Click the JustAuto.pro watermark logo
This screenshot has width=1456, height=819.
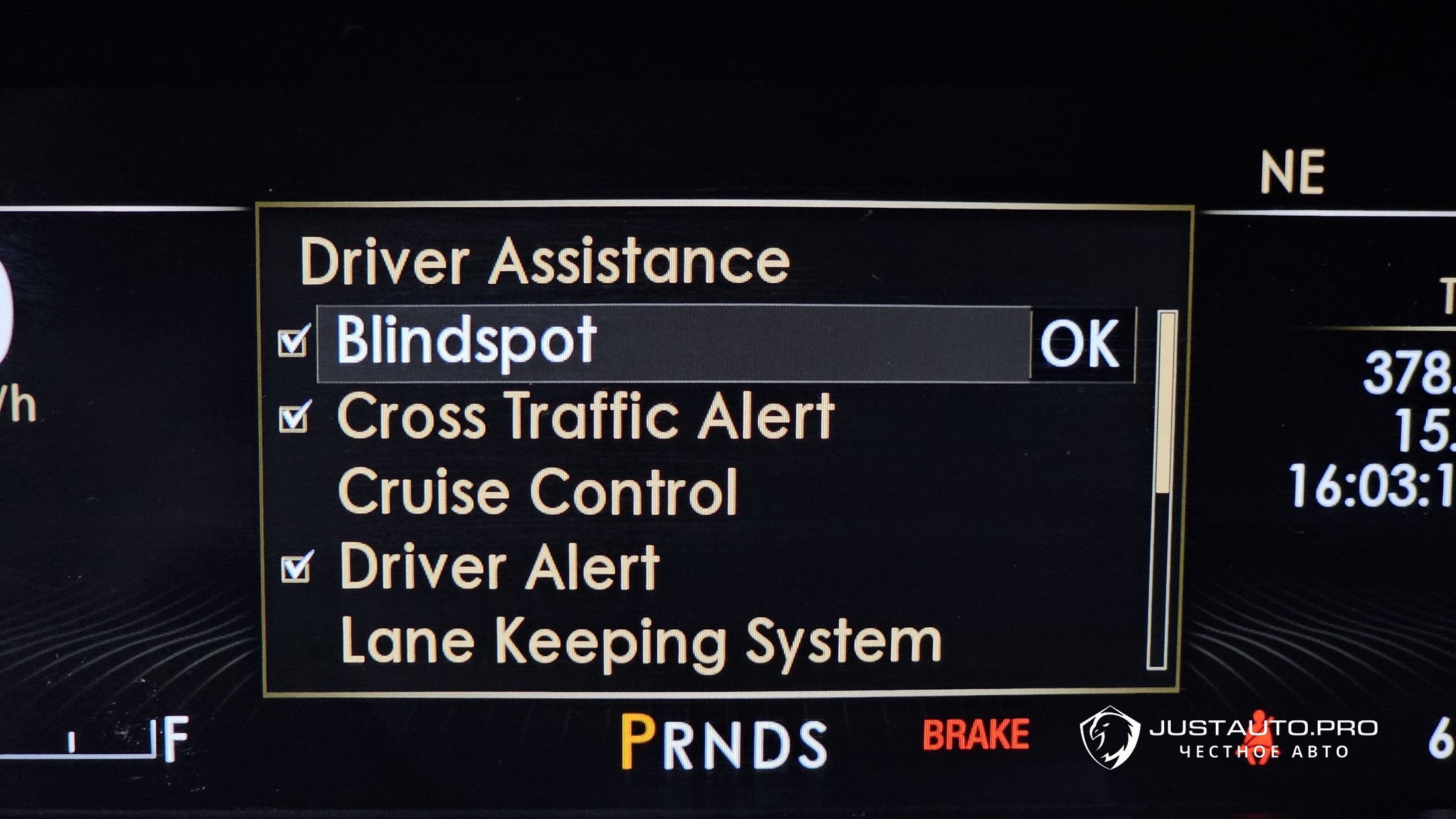click(x=1111, y=737)
